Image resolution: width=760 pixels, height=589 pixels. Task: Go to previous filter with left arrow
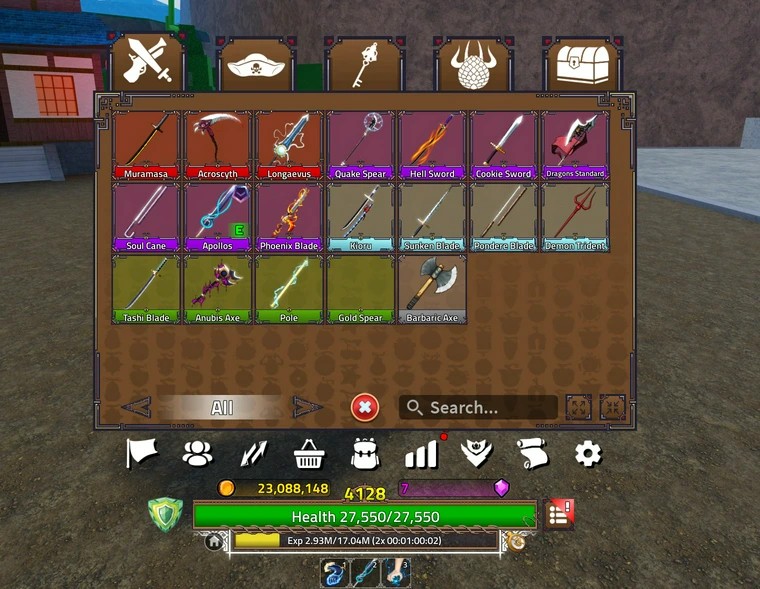click(136, 407)
